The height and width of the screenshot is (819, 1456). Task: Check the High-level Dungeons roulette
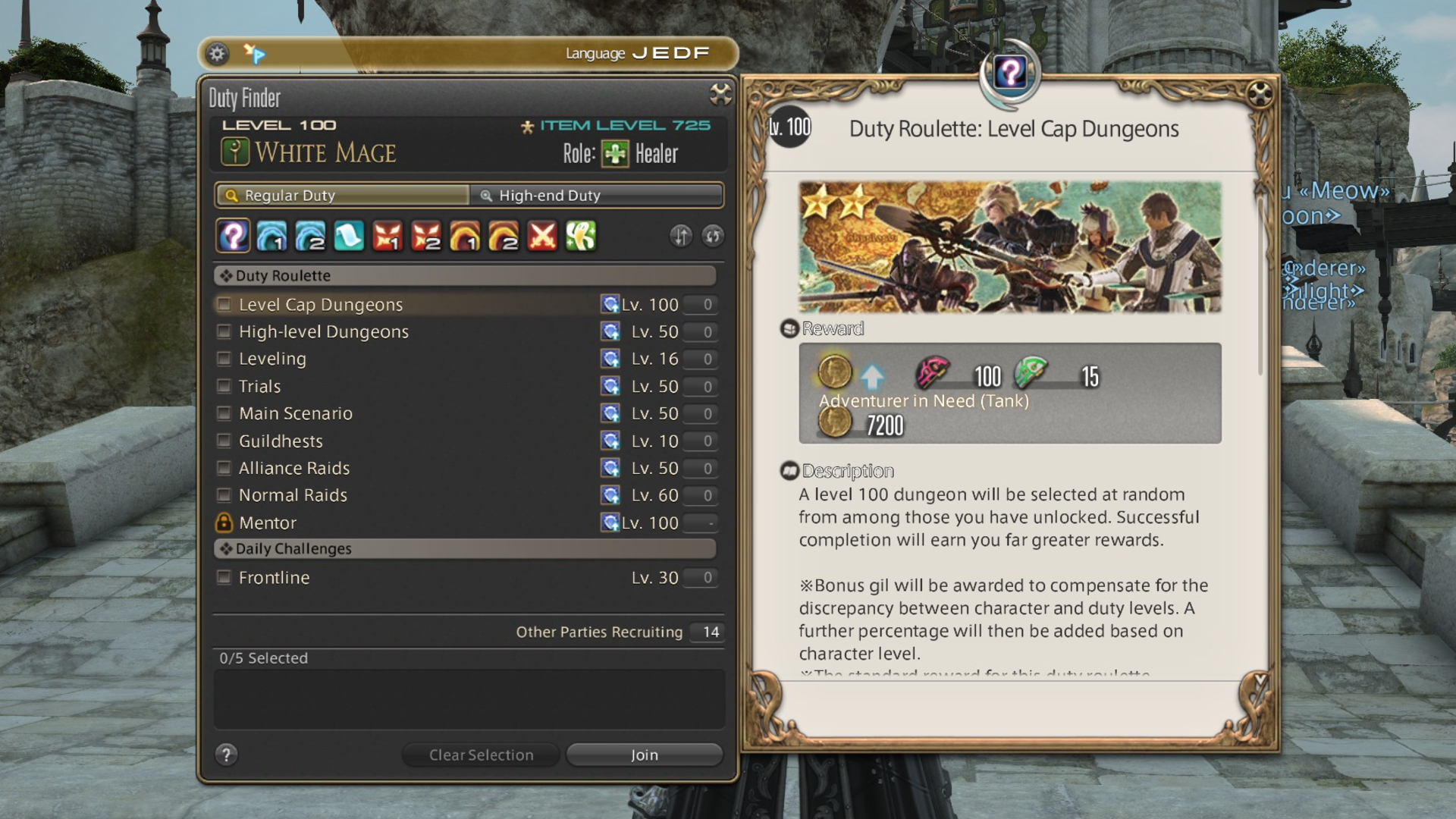pos(224,332)
